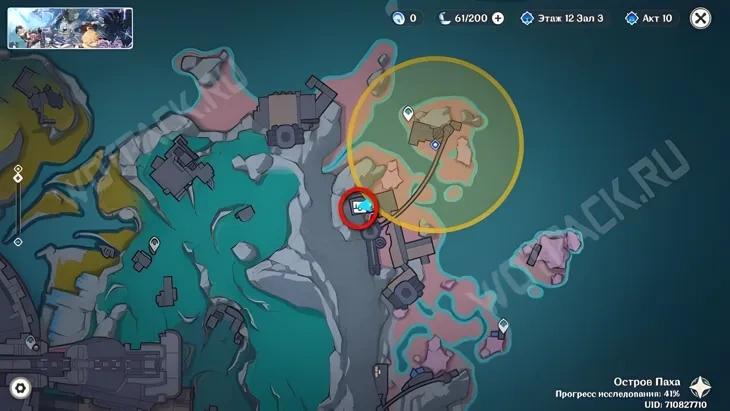Viewport: 730px width, 411px height.
Task: Click the zoom-out end of zoom slider
Action: pos(18,241)
